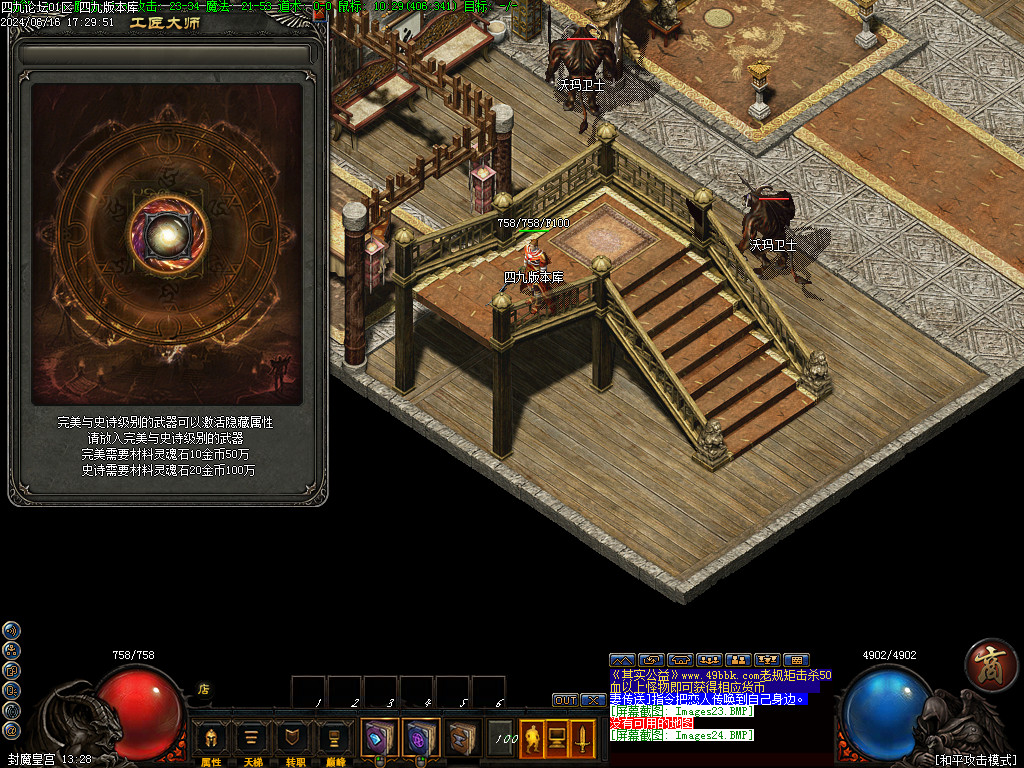Select the purple rune spellbook icon
Viewport: 1024px width, 768px height.
point(421,738)
